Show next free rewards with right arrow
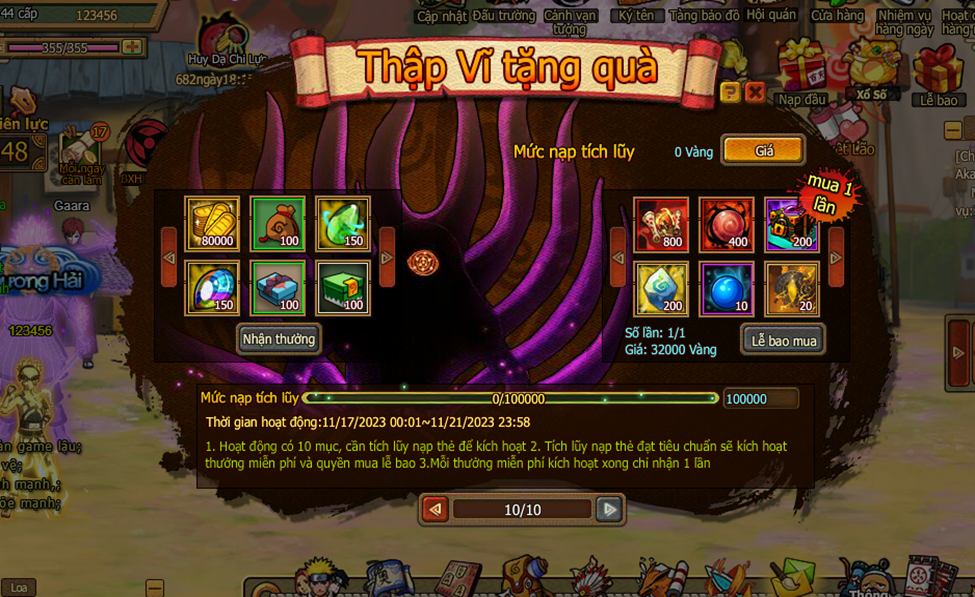This screenshot has height=597, width=975. click(x=387, y=257)
